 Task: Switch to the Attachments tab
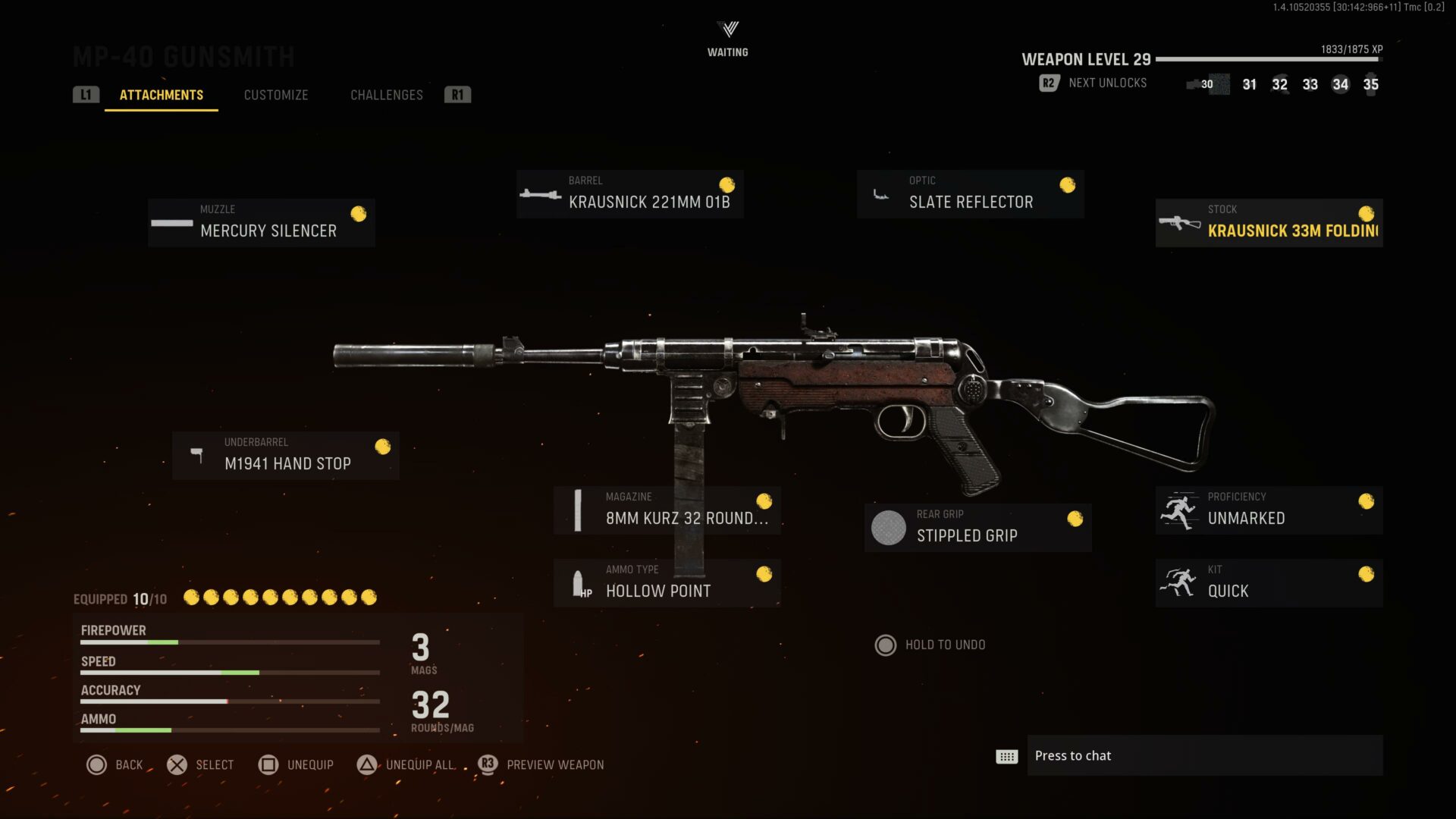pyautogui.click(x=161, y=95)
